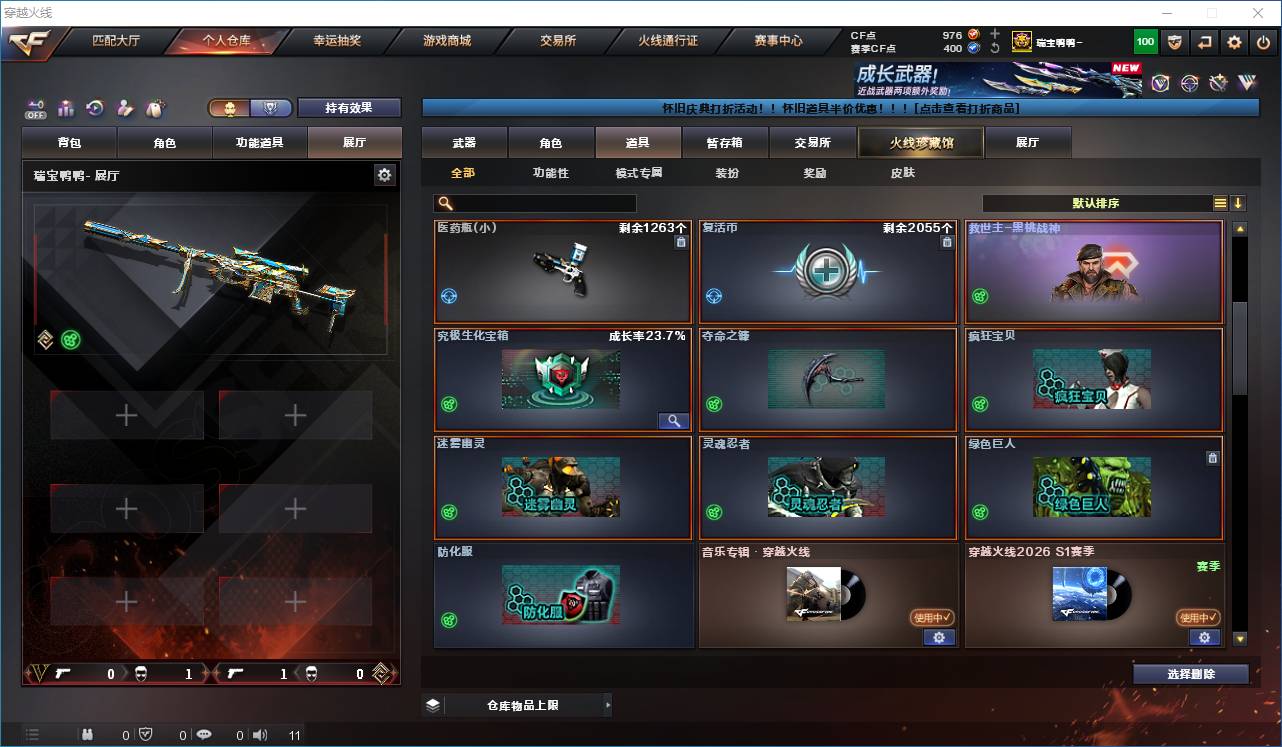Click the 持有效果 button
The image size is (1282, 747).
[348, 107]
